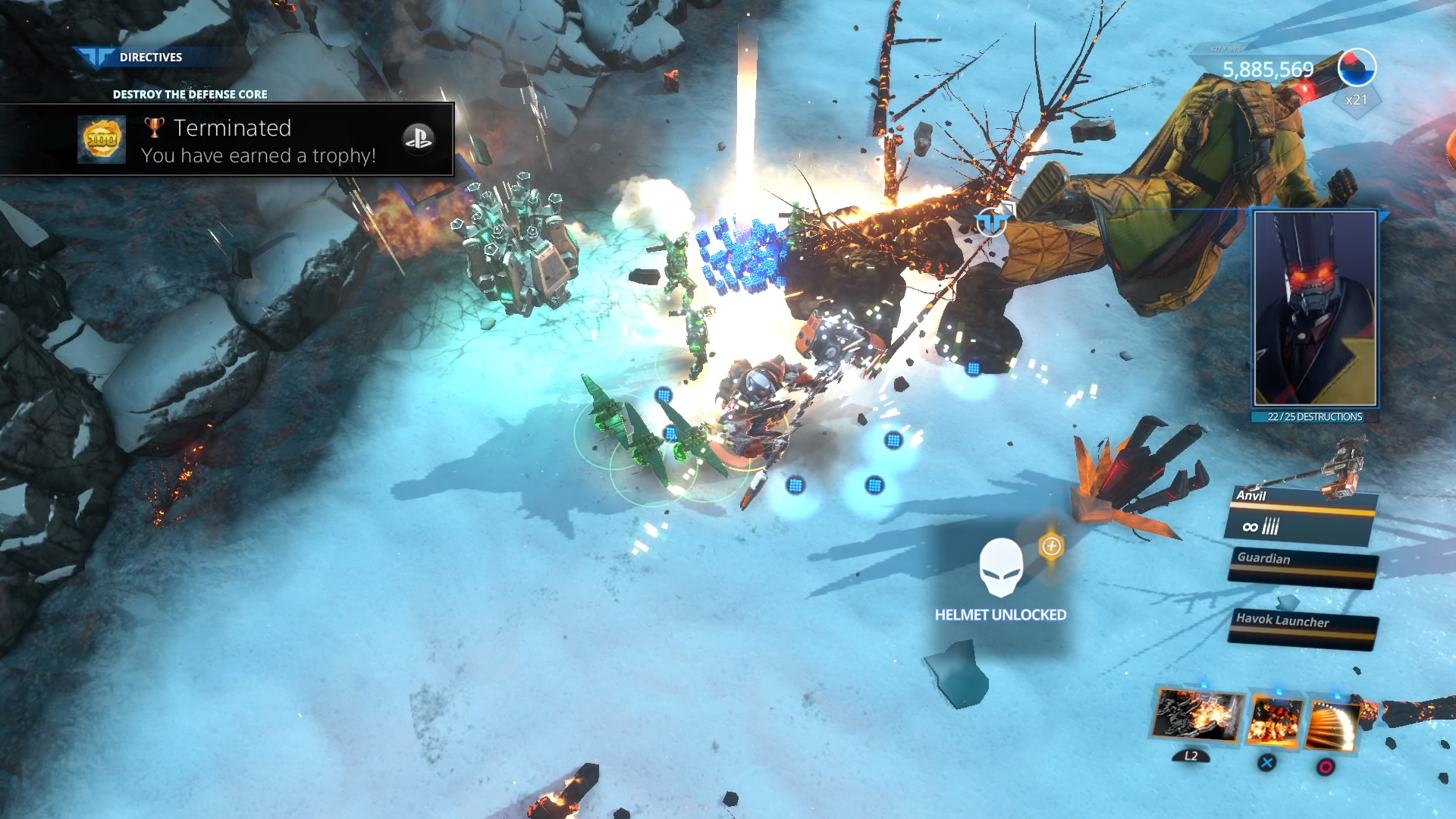The image size is (1456, 819).
Task: Click the gold trophy badge thumbnail
Action: (x=102, y=140)
